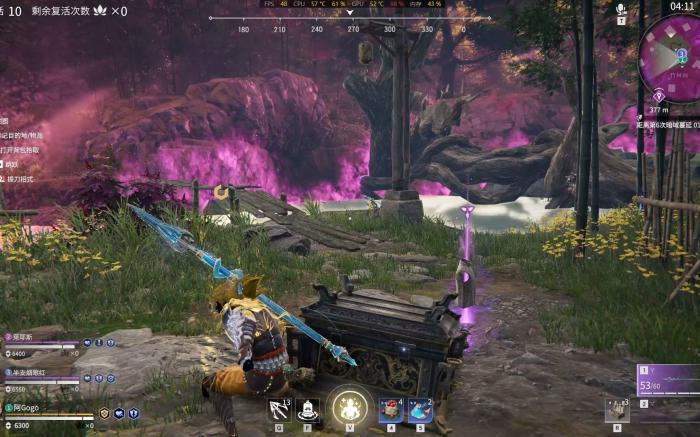Trigger the glowing meditating-figure ultimate icon
700x437 pixels.
pyautogui.click(x=349, y=406)
